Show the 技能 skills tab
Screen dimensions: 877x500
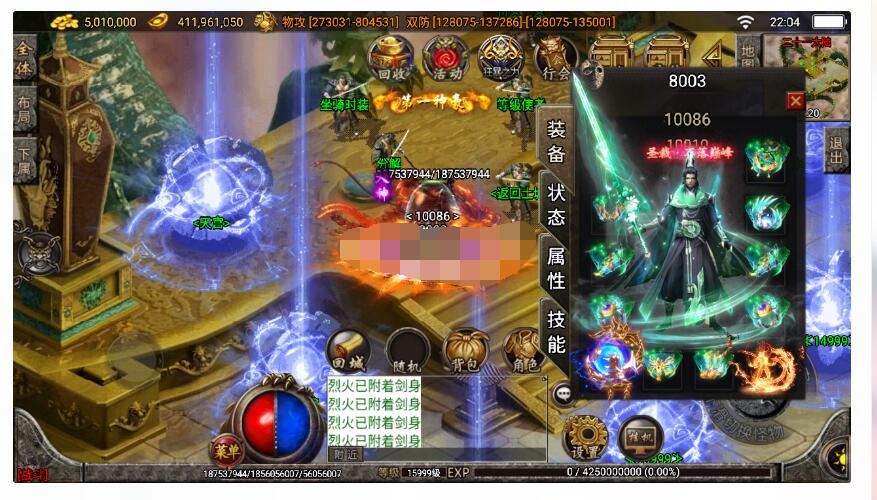(556, 331)
